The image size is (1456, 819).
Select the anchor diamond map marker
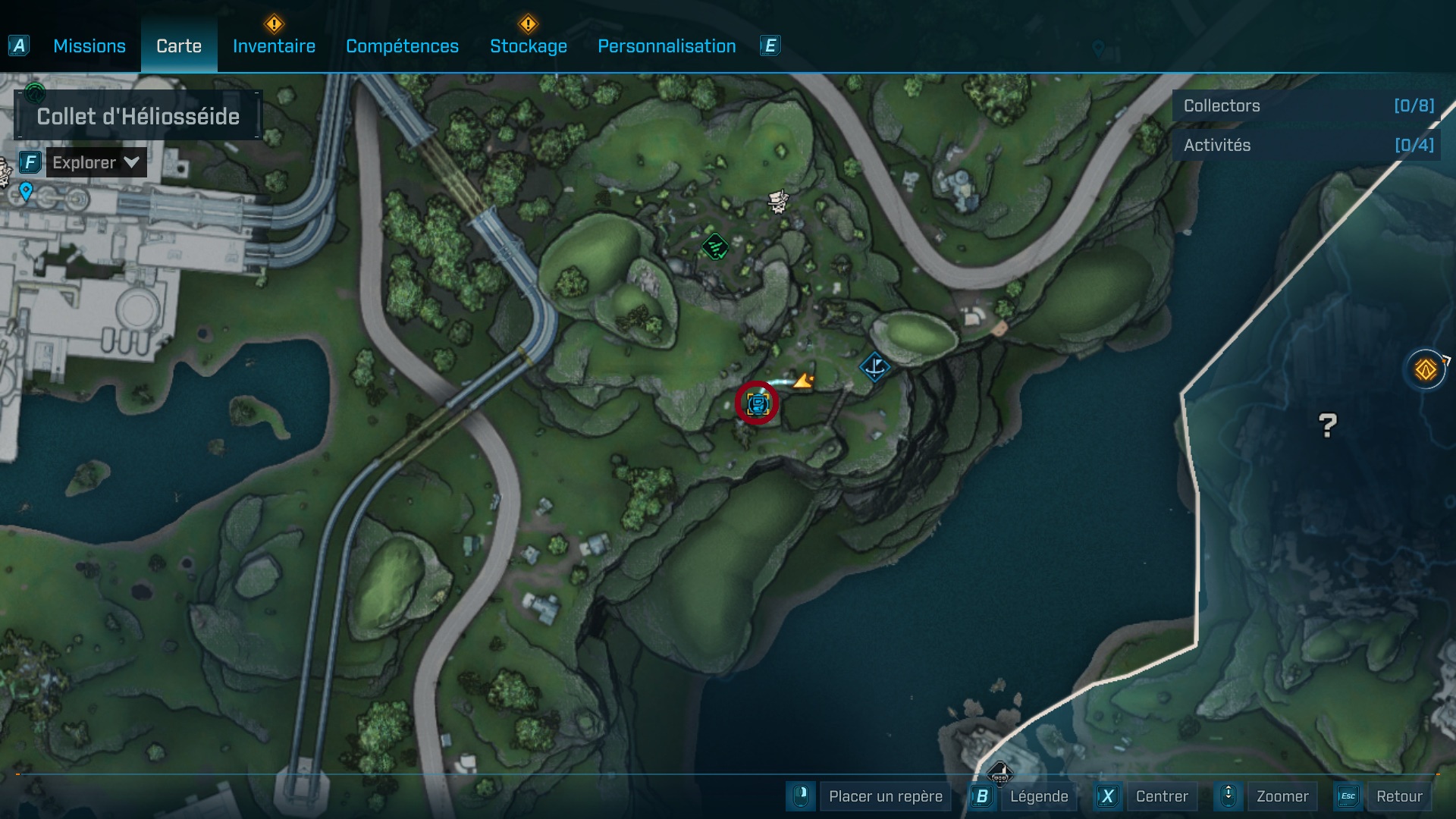click(875, 367)
